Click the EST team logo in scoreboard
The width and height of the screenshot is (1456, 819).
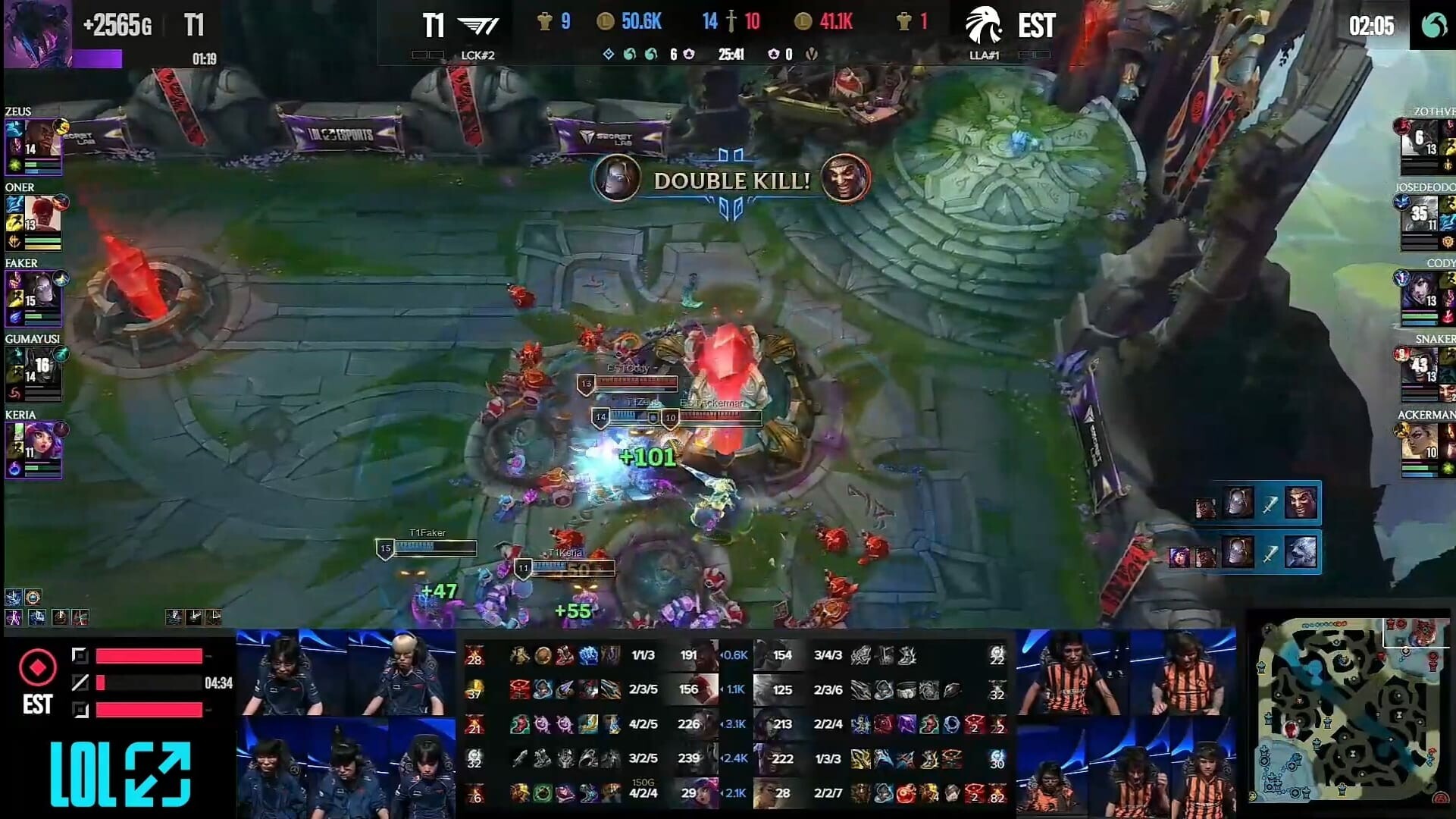(x=984, y=26)
